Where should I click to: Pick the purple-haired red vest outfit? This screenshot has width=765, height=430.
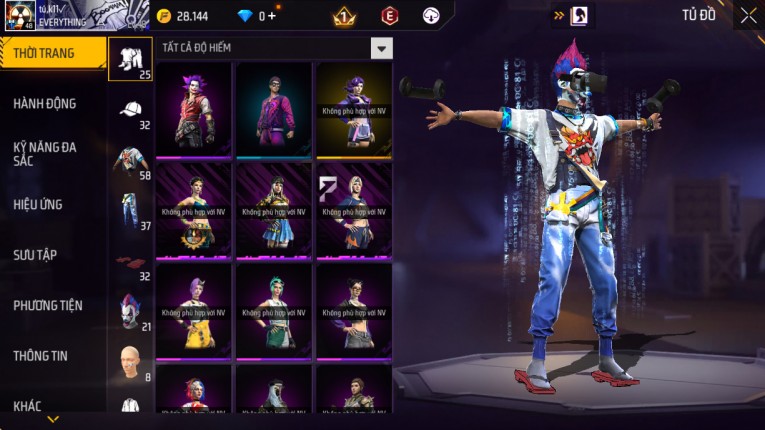194,110
